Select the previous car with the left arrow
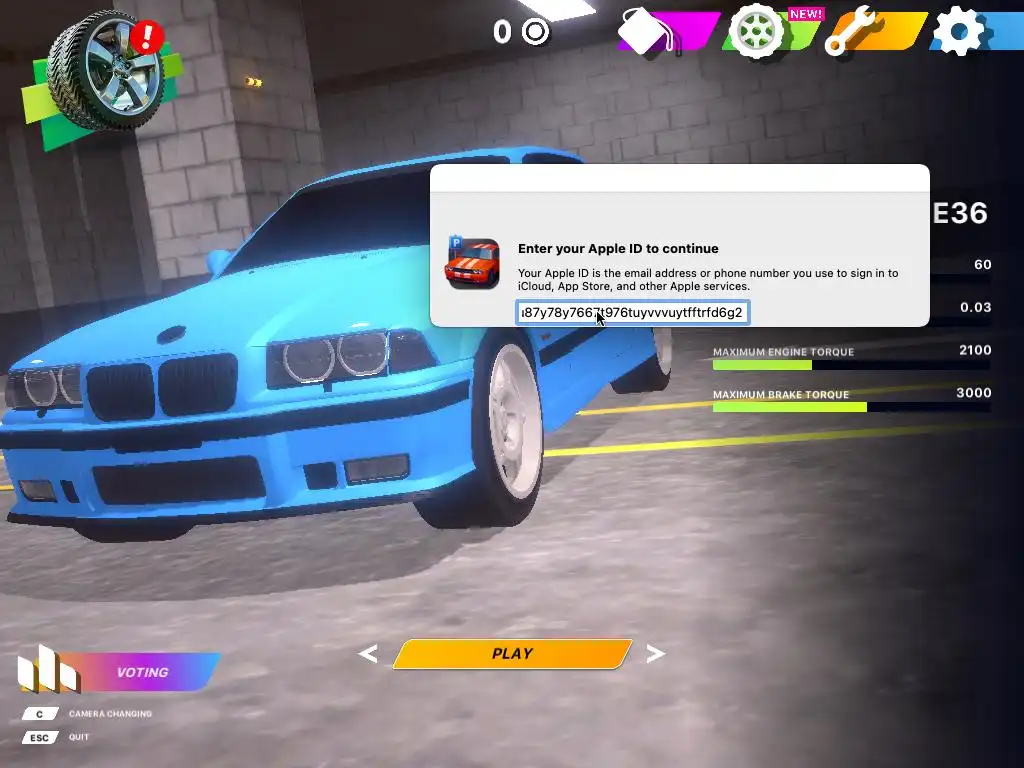The image size is (1024, 768). [368, 654]
